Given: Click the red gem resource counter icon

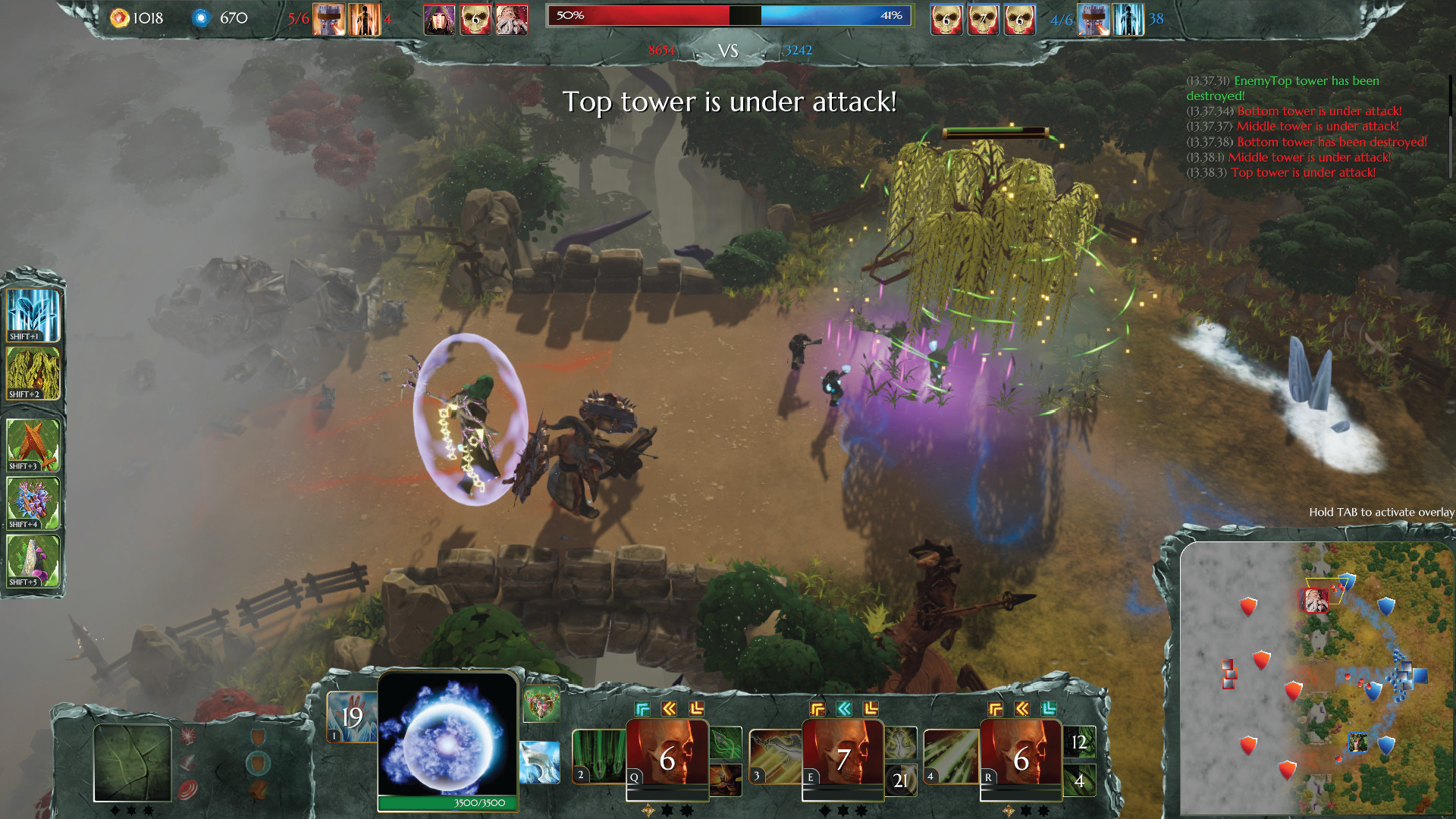Looking at the screenshot, I should [x=120, y=17].
